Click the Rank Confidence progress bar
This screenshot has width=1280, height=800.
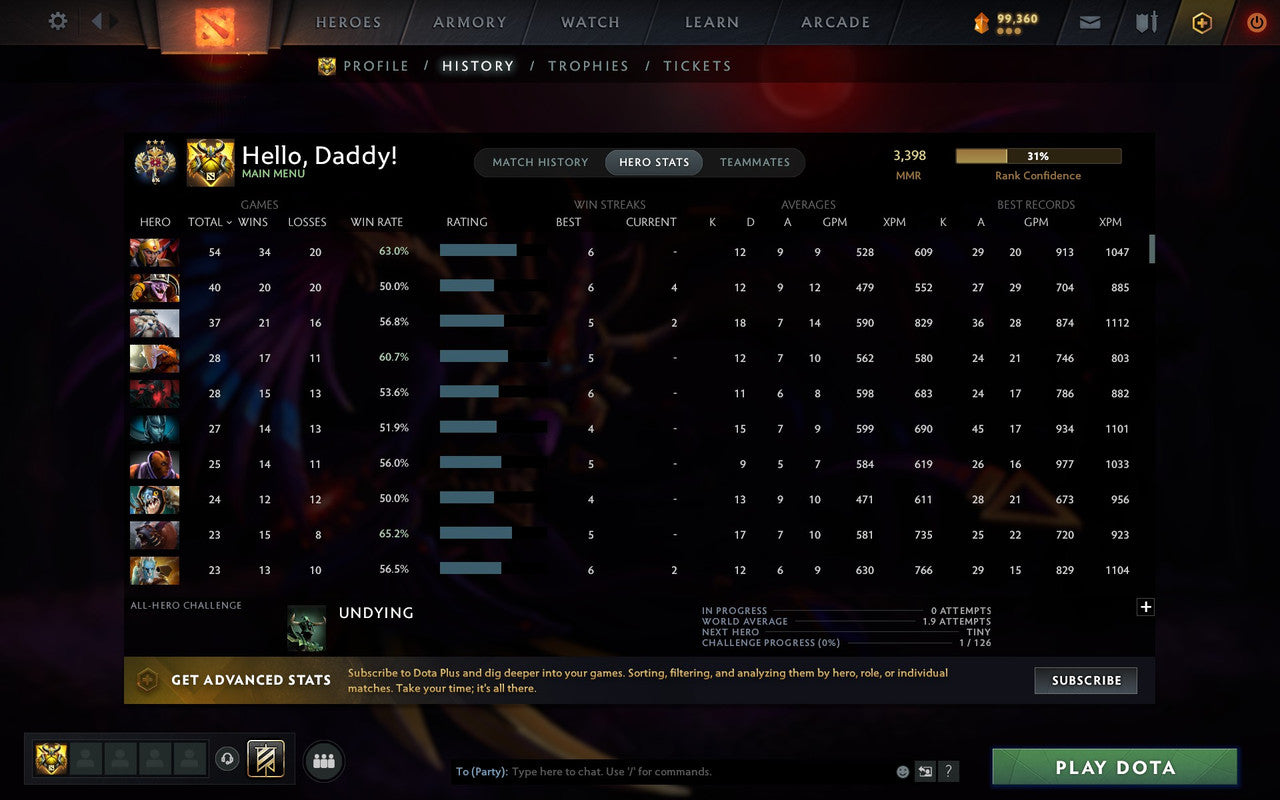coord(1039,156)
